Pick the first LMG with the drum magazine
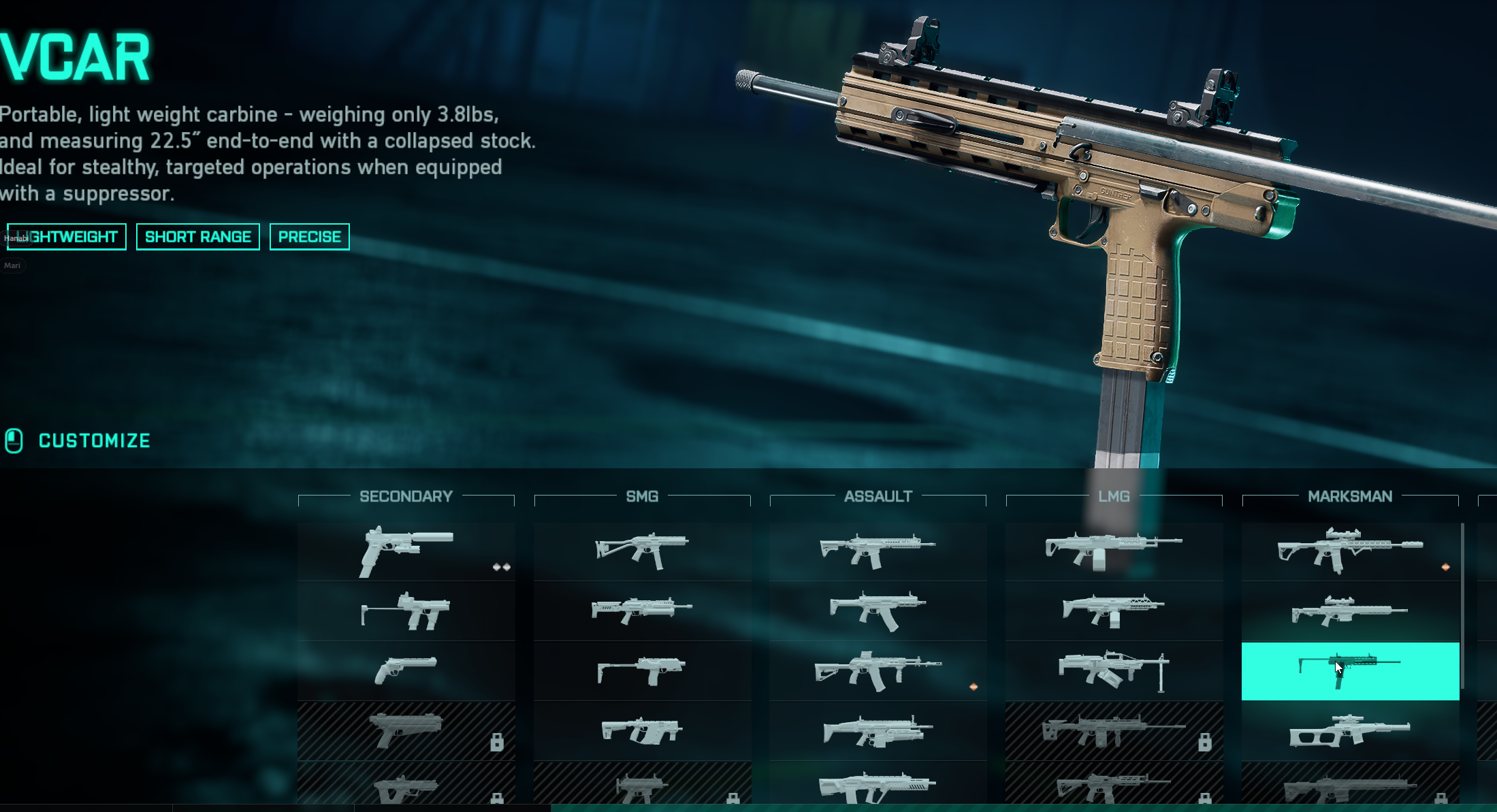 pyautogui.click(x=1114, y=551)
